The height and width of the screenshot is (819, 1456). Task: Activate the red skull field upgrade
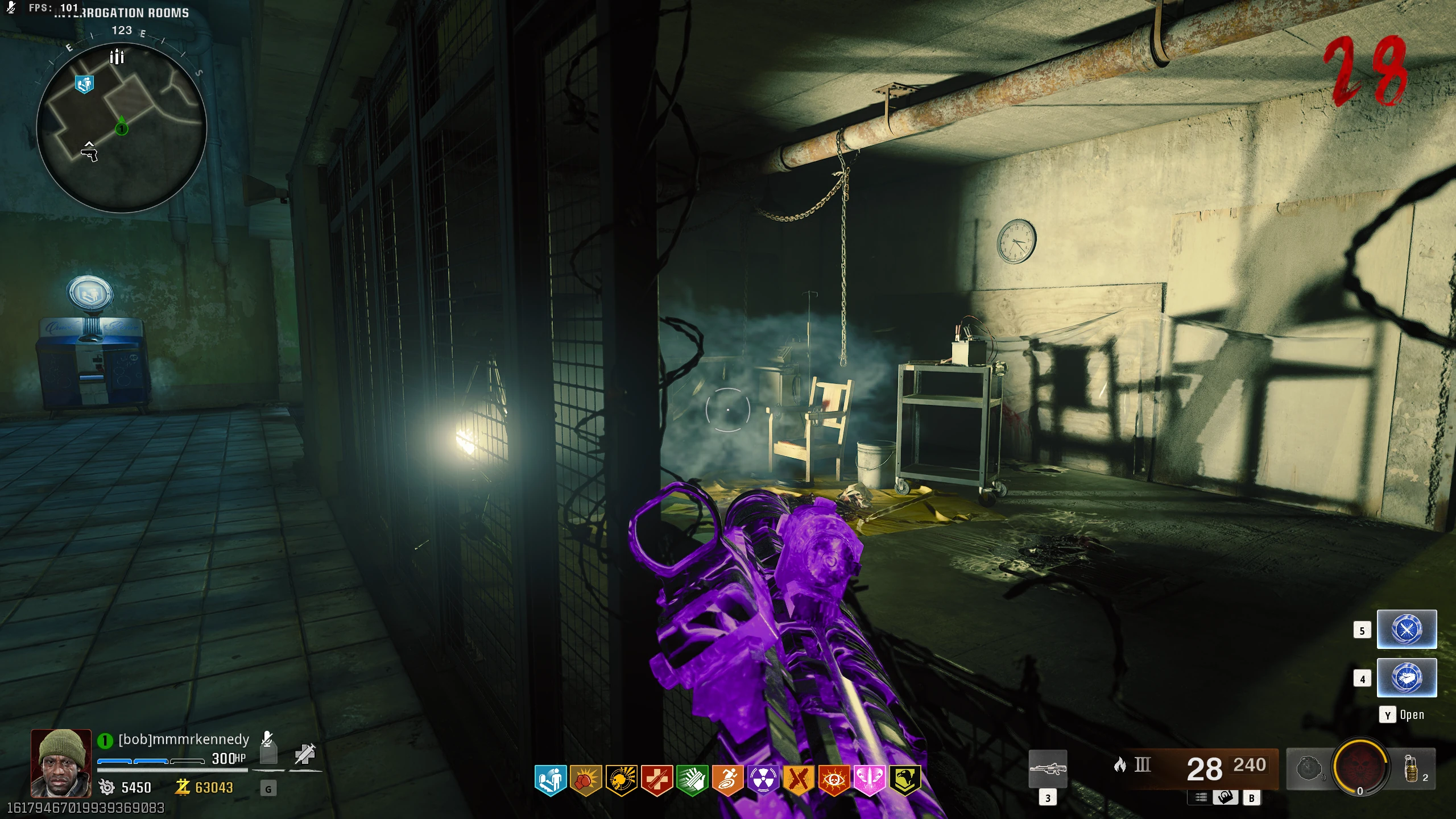[x=1360, y=767]
